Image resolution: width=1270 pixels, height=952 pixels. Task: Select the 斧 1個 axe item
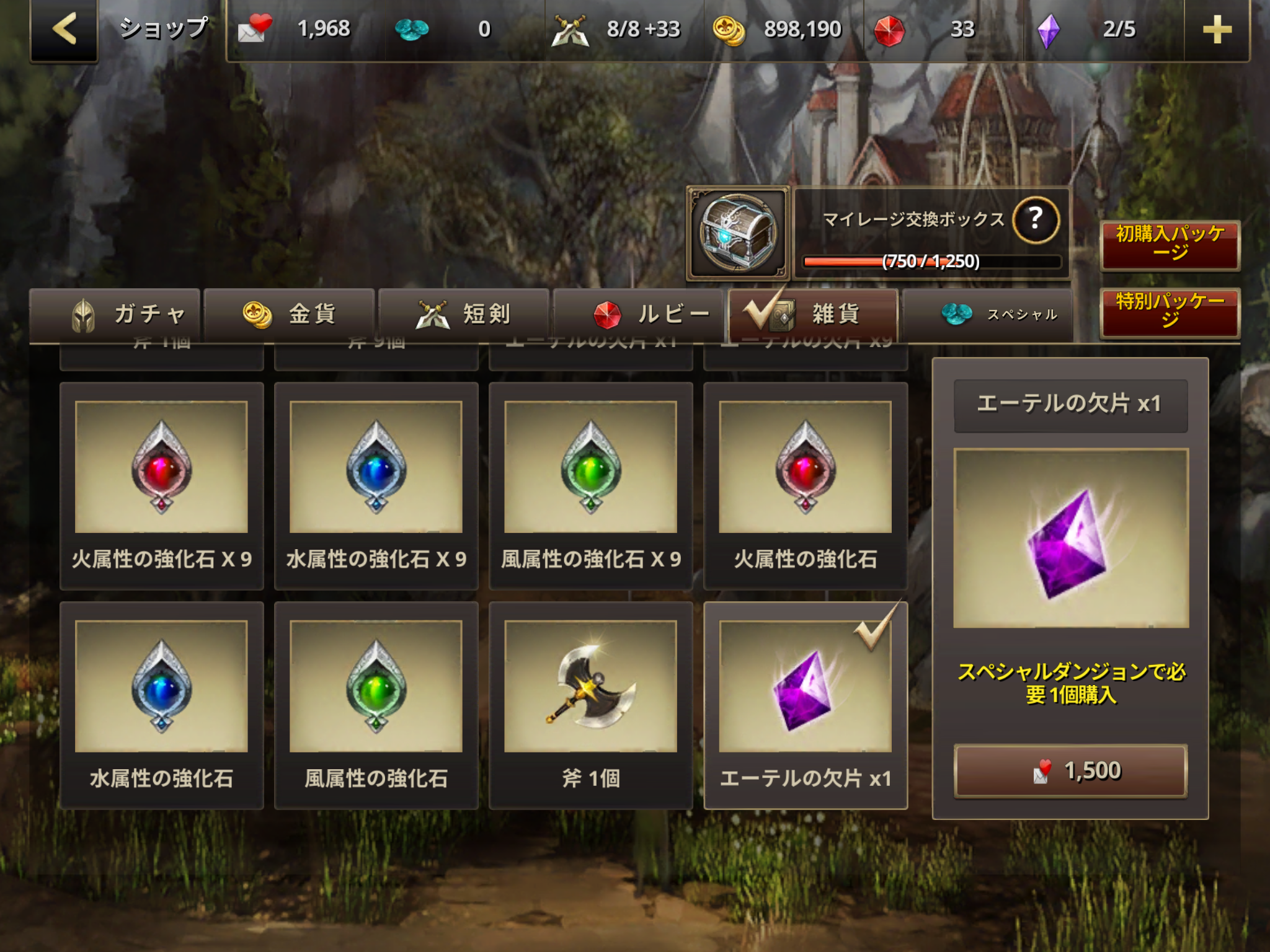pyautogui.click(x=591, y=705)
